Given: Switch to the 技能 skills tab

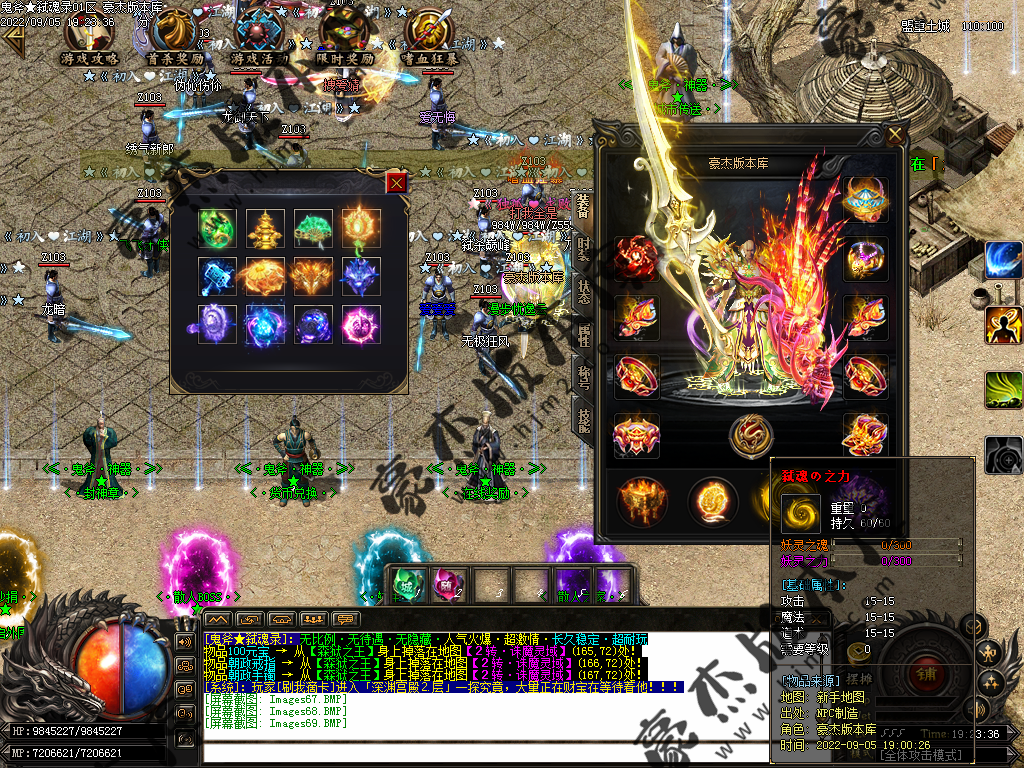Looking at the screenshot, I should (x=583, y=420).
